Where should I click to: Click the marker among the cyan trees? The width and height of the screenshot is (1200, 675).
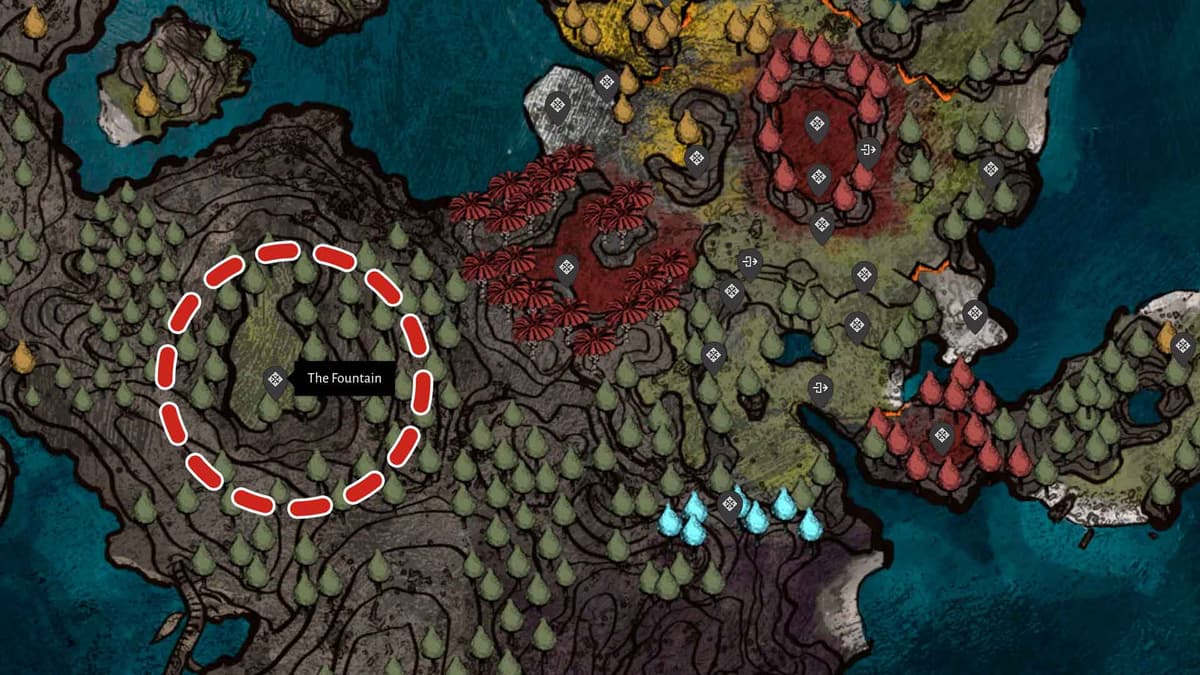(729, 503)
